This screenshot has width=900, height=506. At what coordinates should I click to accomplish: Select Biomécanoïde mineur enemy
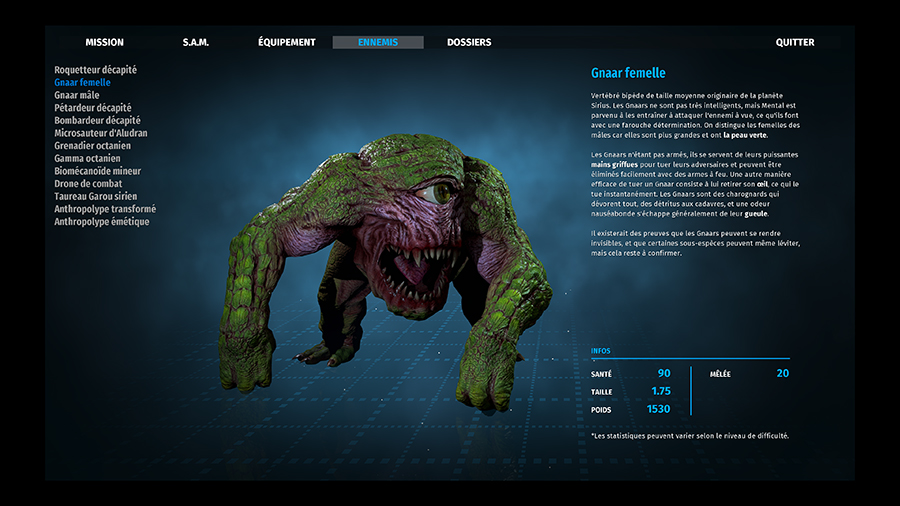tap(98, 171)
